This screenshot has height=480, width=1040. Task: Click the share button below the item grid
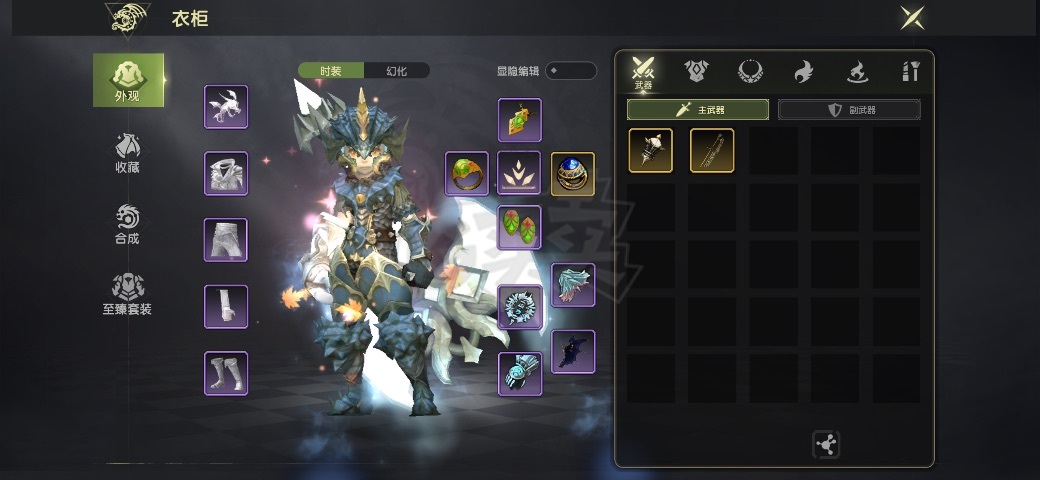pos(826,445)
